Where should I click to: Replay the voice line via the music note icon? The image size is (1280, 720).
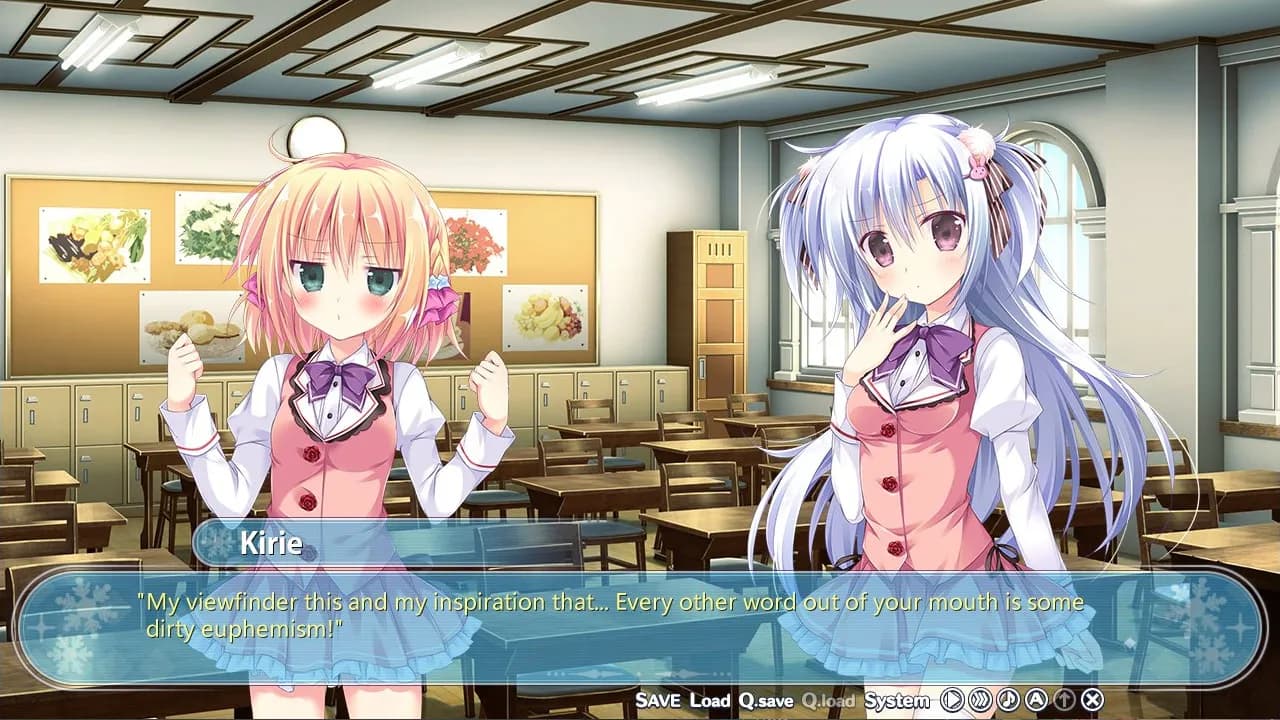[x=1008, y=701]
